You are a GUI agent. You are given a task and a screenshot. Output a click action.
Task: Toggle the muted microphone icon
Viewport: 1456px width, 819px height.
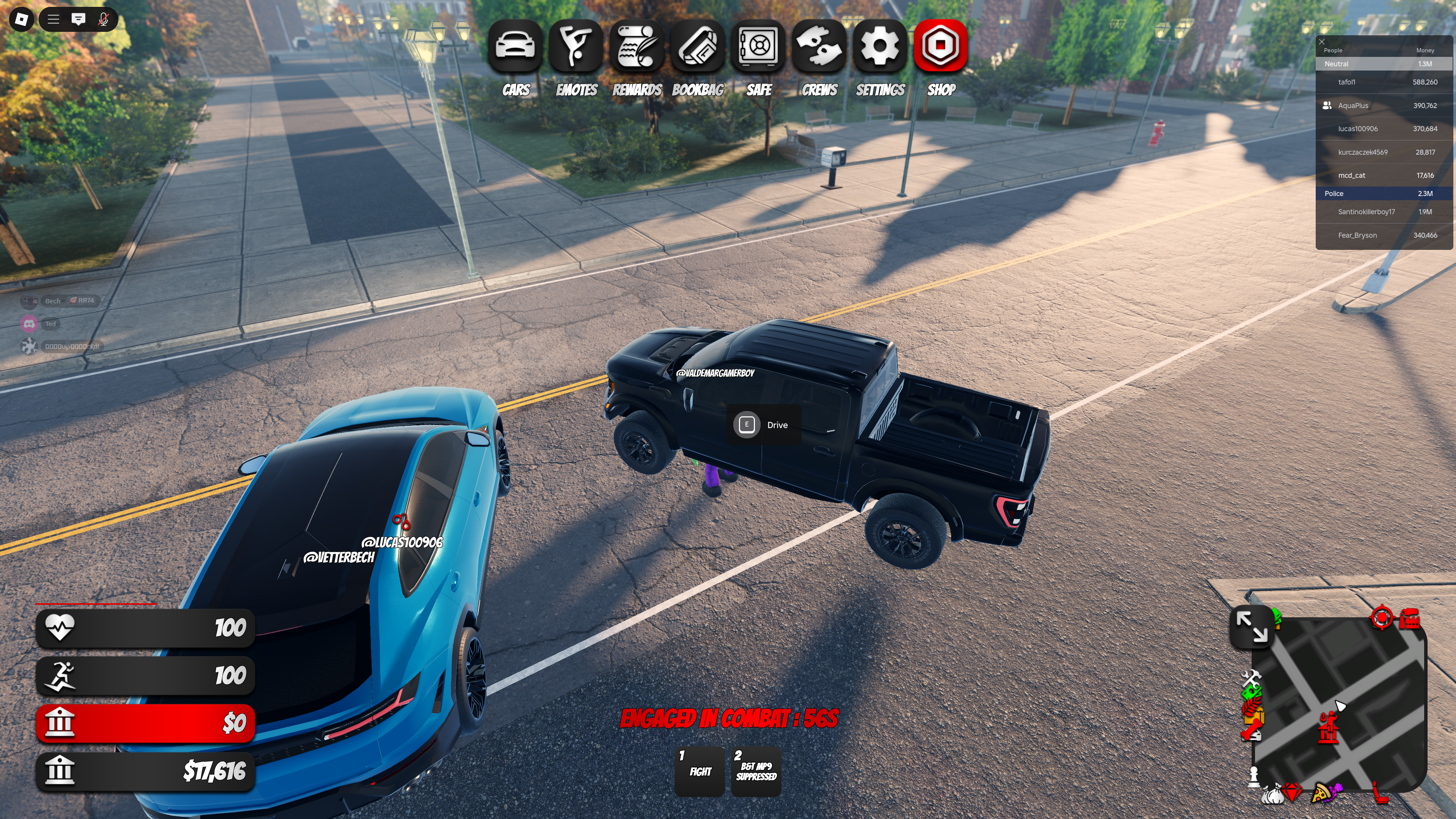103,20
